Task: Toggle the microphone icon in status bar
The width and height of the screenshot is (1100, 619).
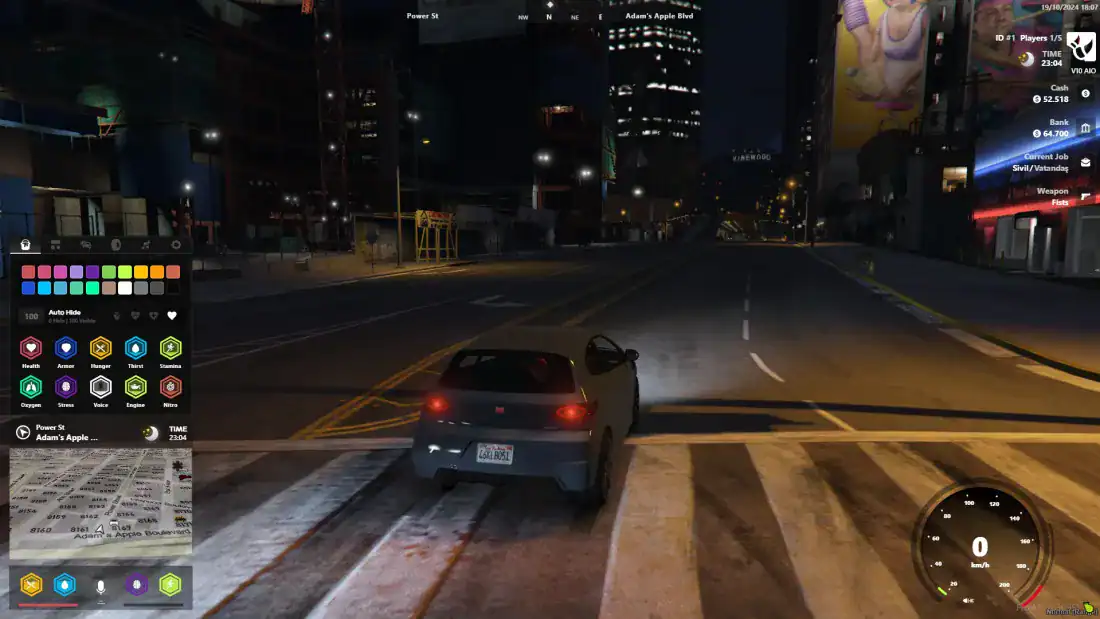Action: 101,585
